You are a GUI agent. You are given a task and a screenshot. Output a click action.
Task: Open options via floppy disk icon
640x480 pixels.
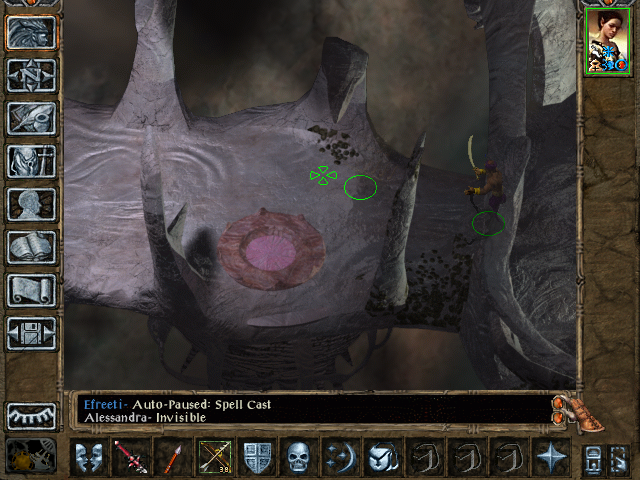tap(31, 333)
